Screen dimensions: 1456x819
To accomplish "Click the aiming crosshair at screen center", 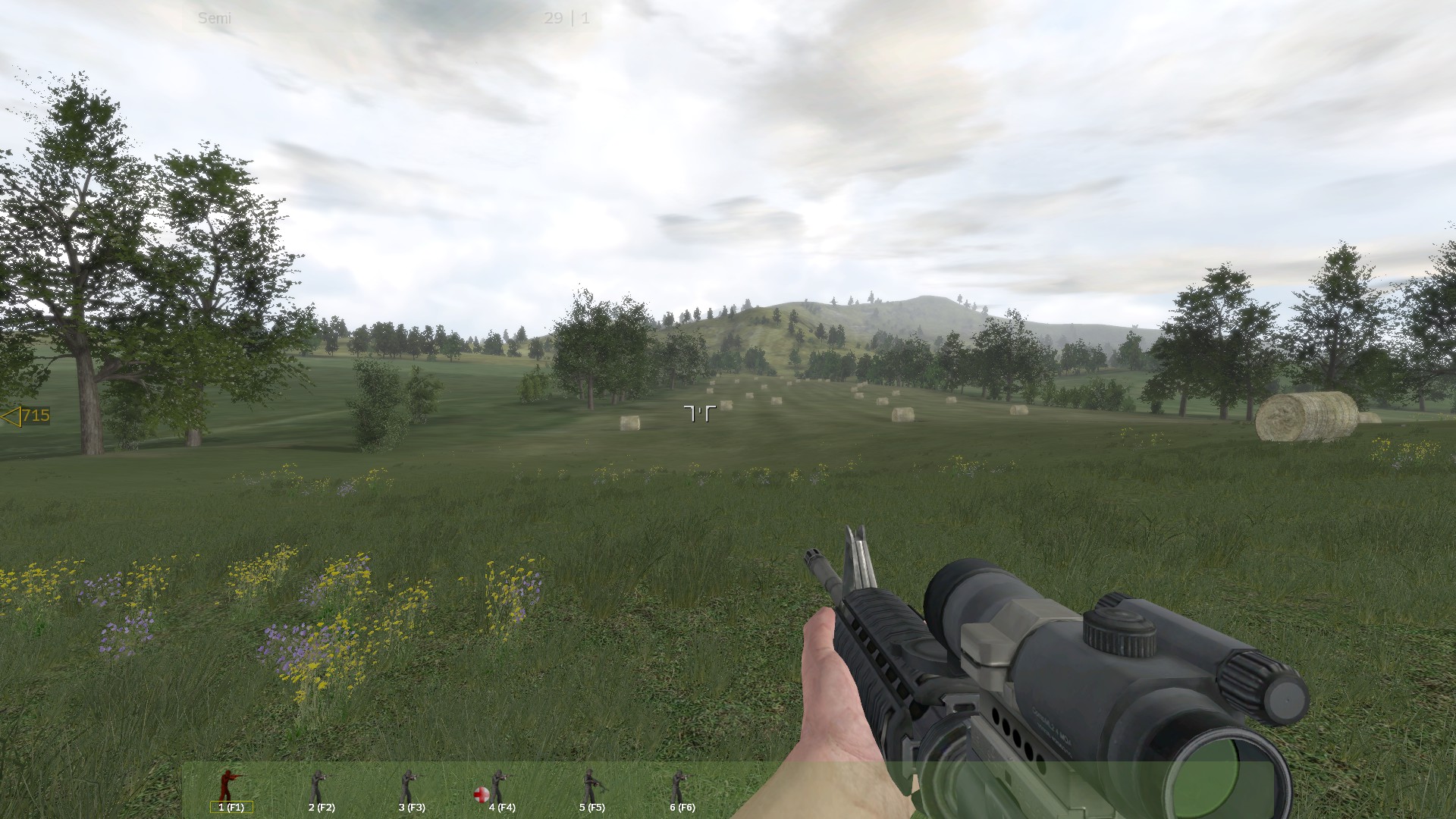I will [701, 412].
